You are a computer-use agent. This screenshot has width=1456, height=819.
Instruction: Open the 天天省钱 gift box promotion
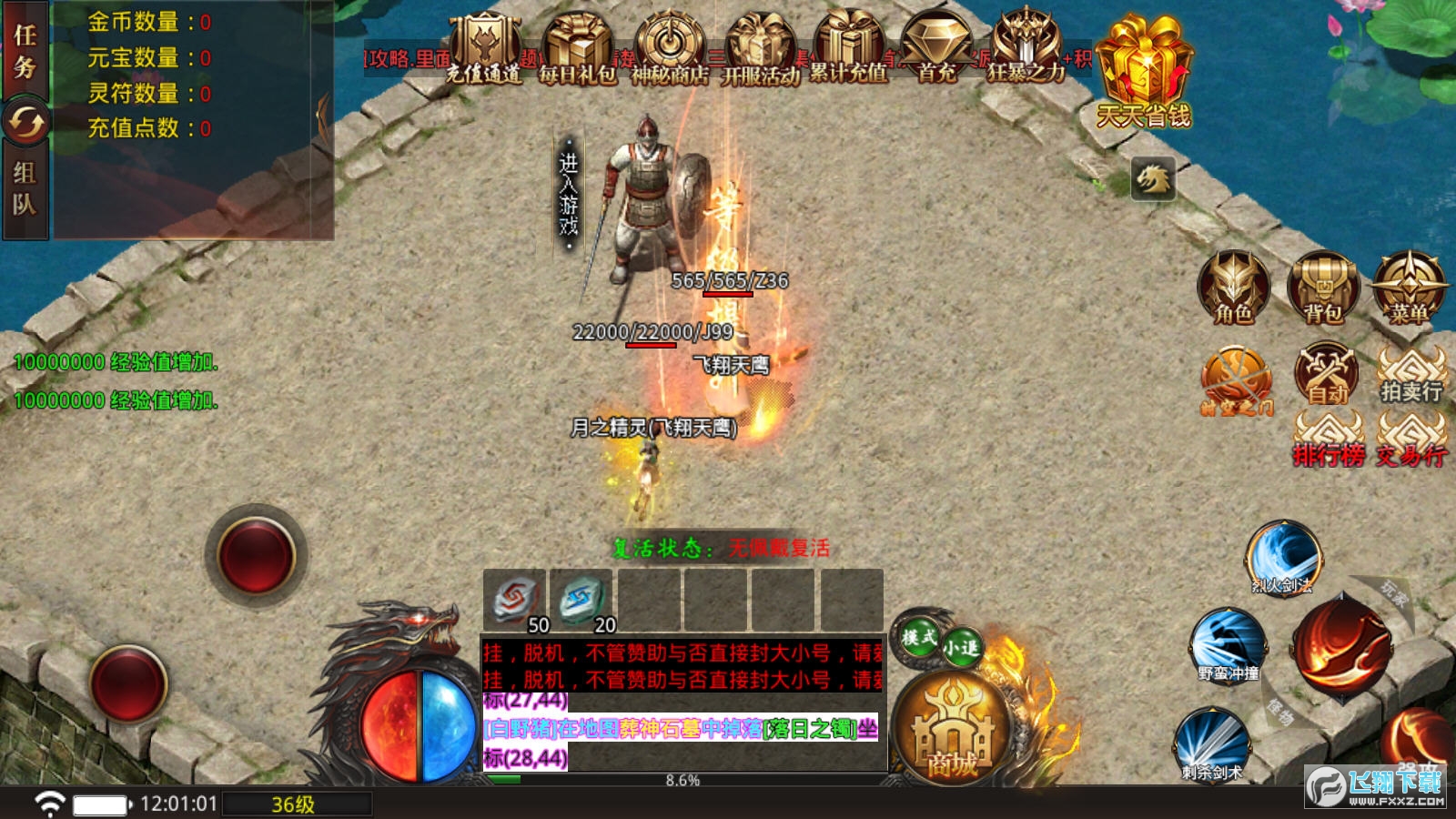[x=1144, y=71]
